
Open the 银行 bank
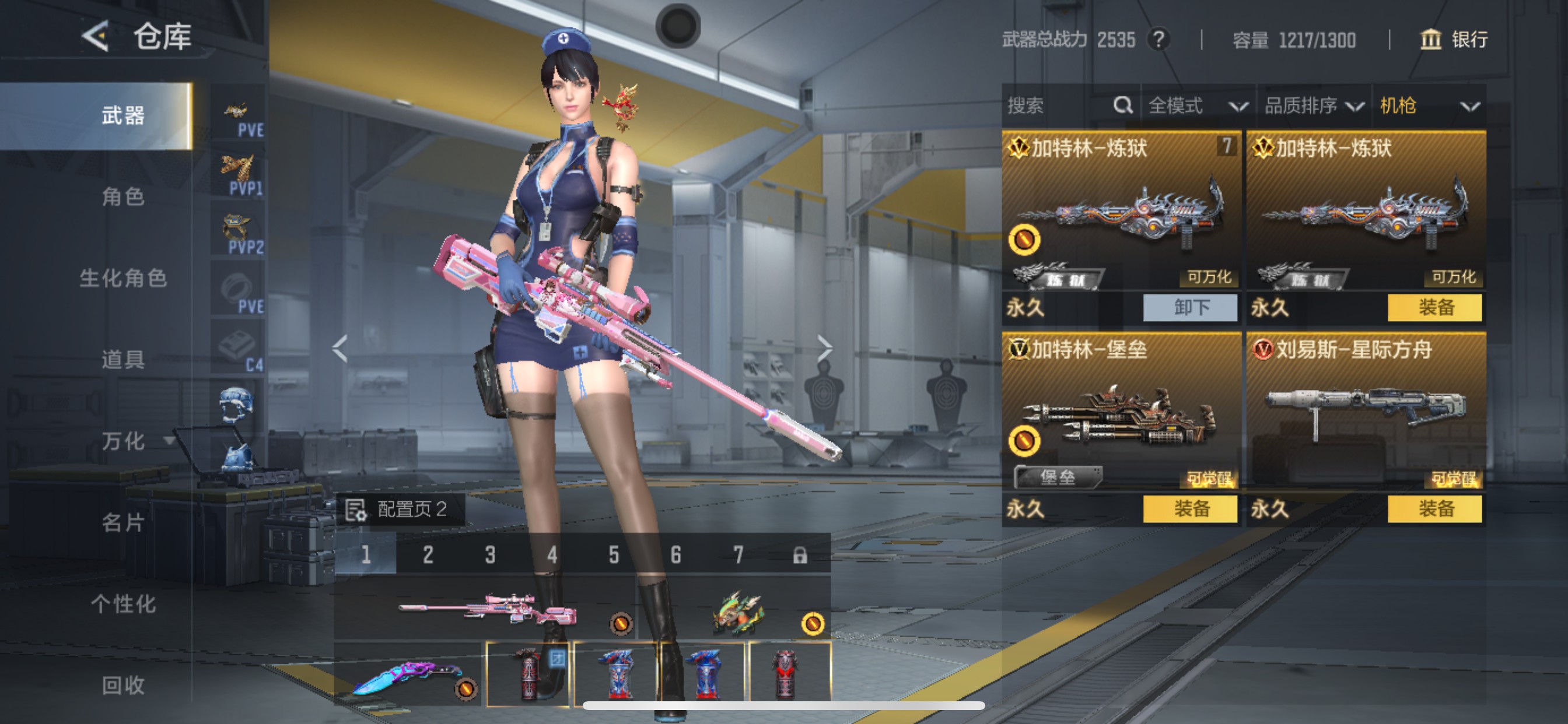(1454, 40)
